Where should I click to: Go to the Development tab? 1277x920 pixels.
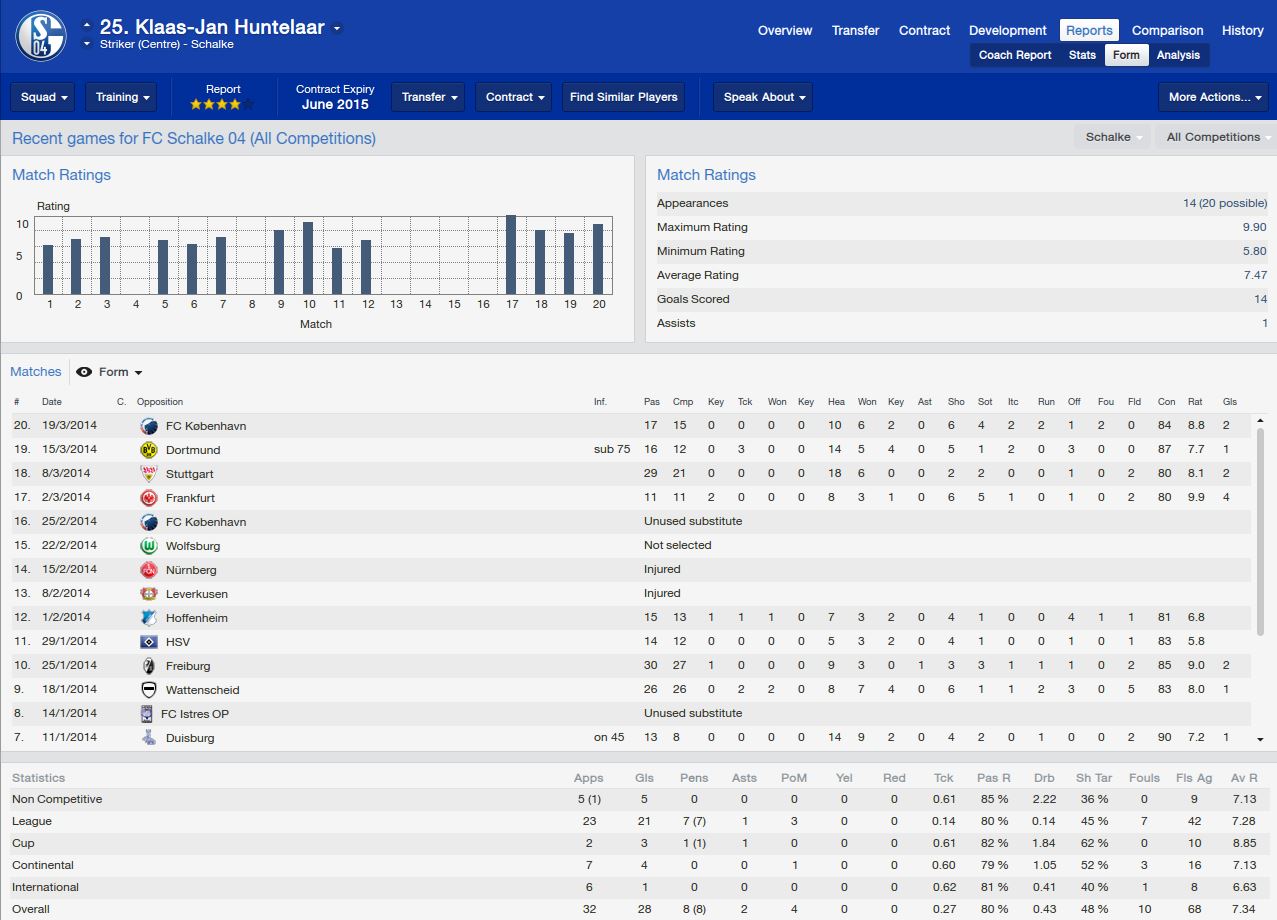tap(1008, 30)
